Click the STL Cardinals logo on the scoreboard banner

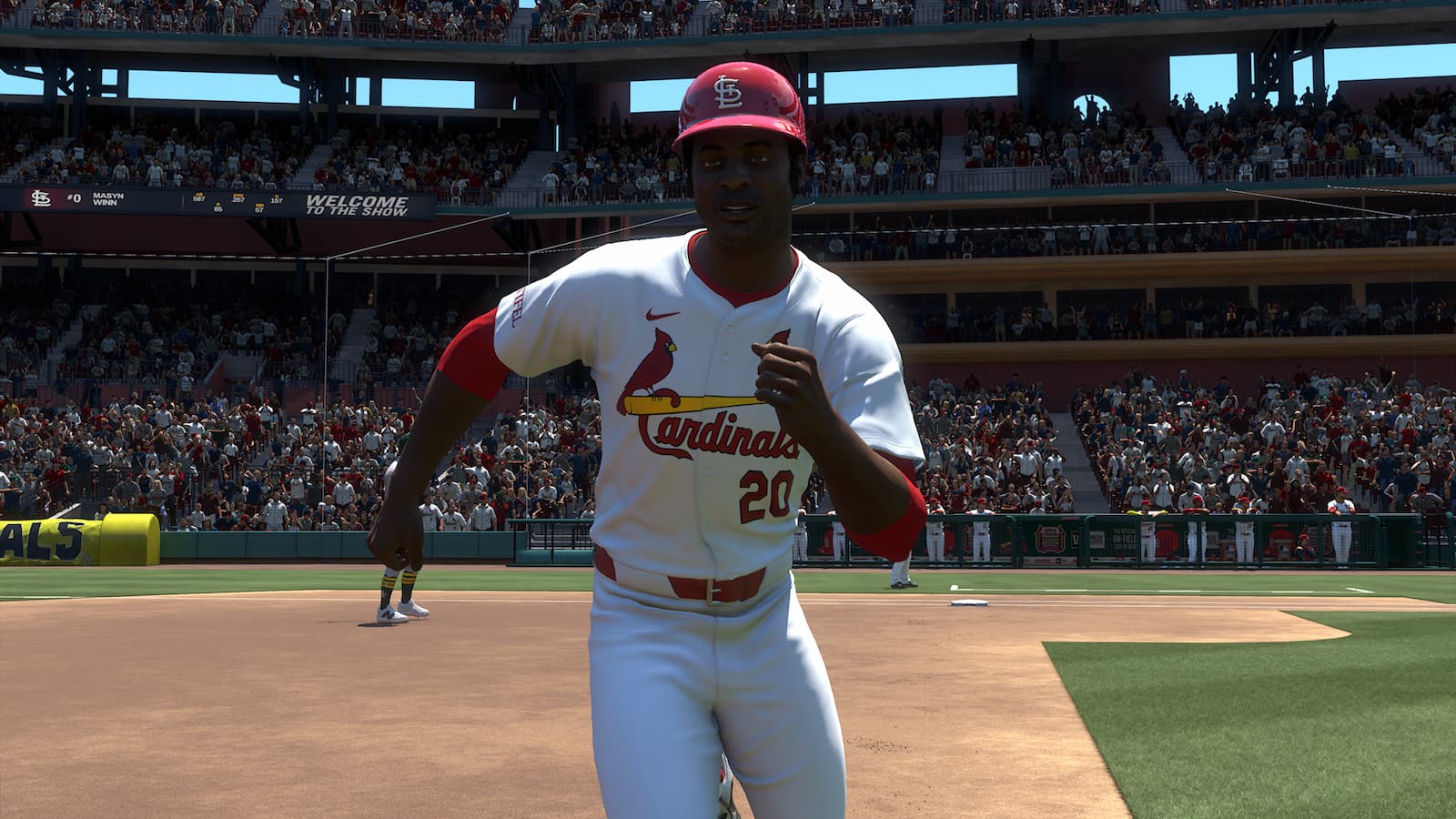[x=41, y=200]
